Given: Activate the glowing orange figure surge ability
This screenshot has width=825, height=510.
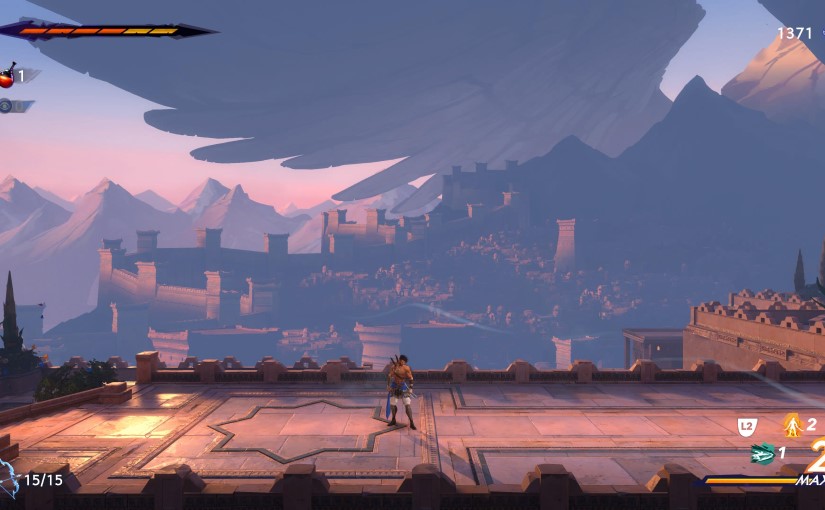Looking at the screenshot, I should click(x=793, y=426).
